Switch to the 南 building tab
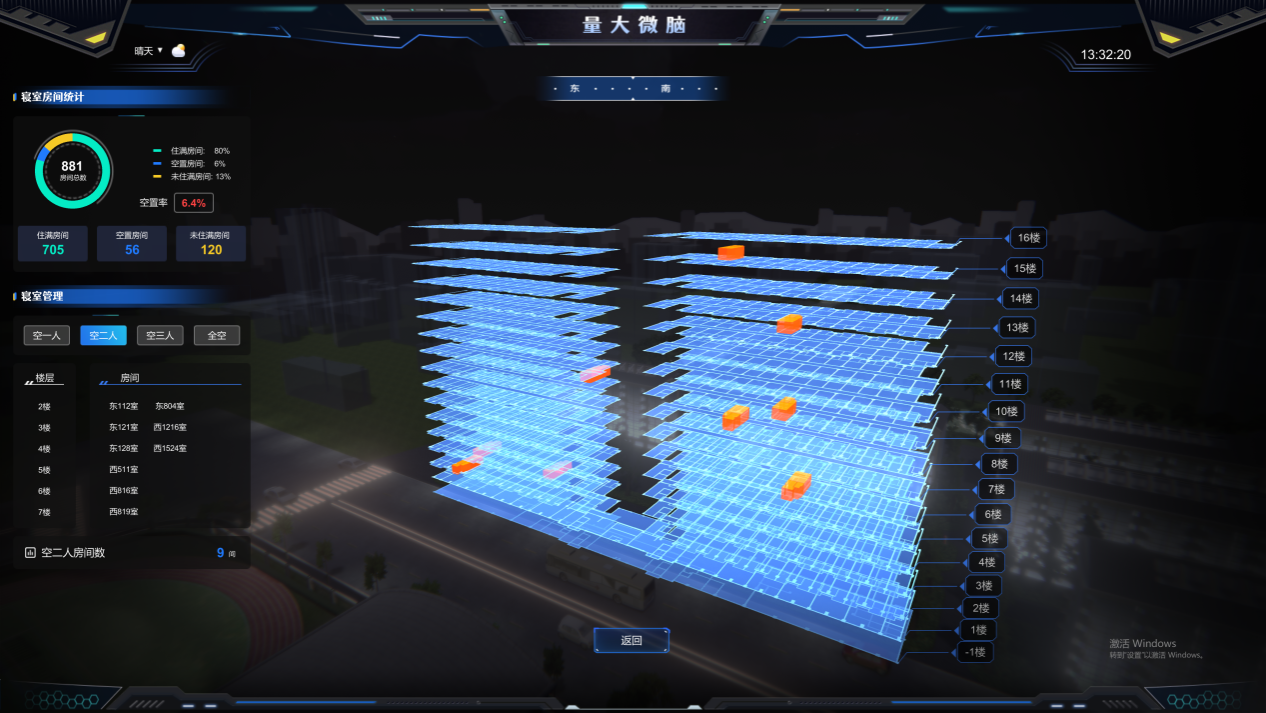 665,89
